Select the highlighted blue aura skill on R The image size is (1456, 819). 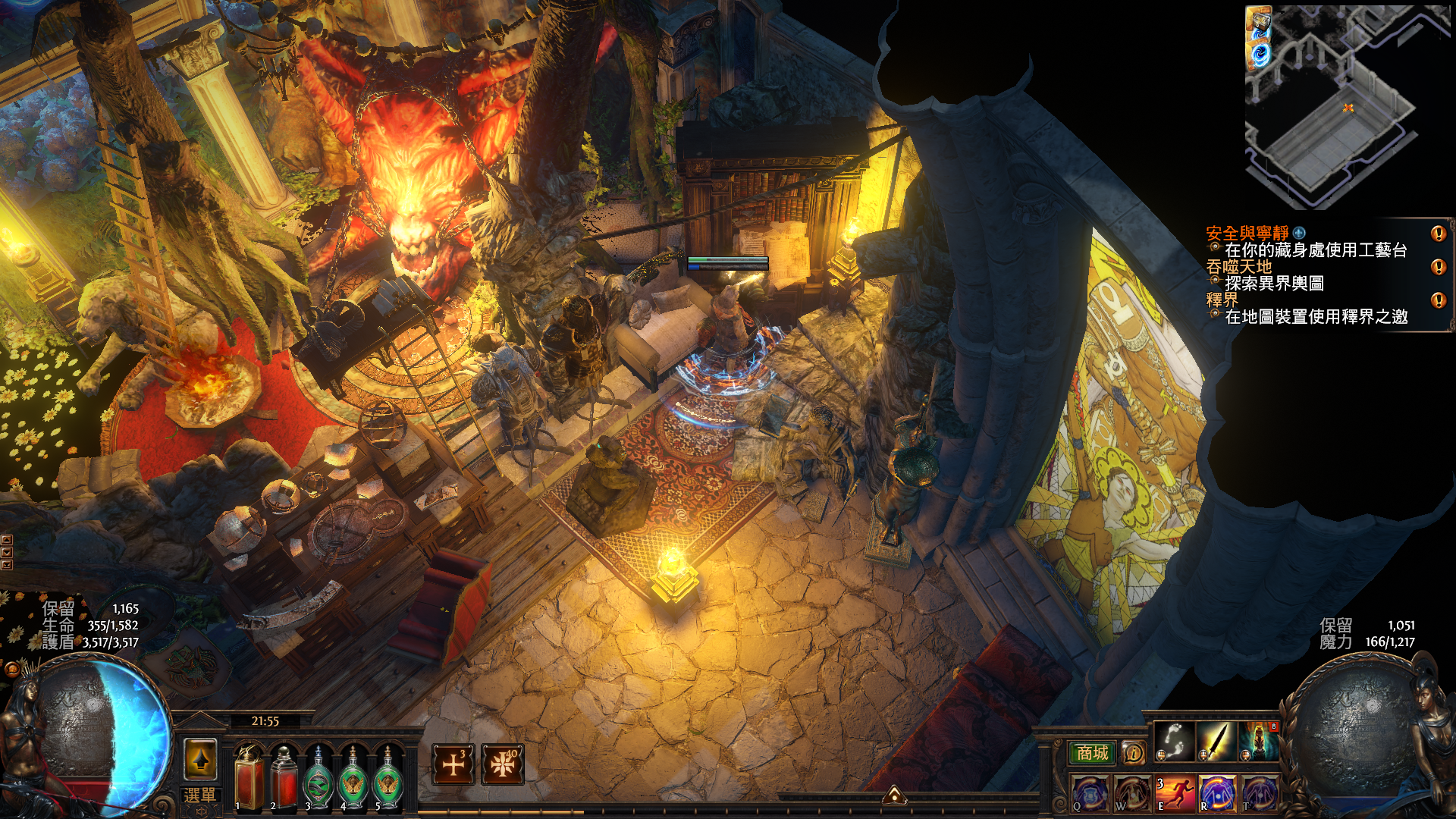coord(1216,794)
